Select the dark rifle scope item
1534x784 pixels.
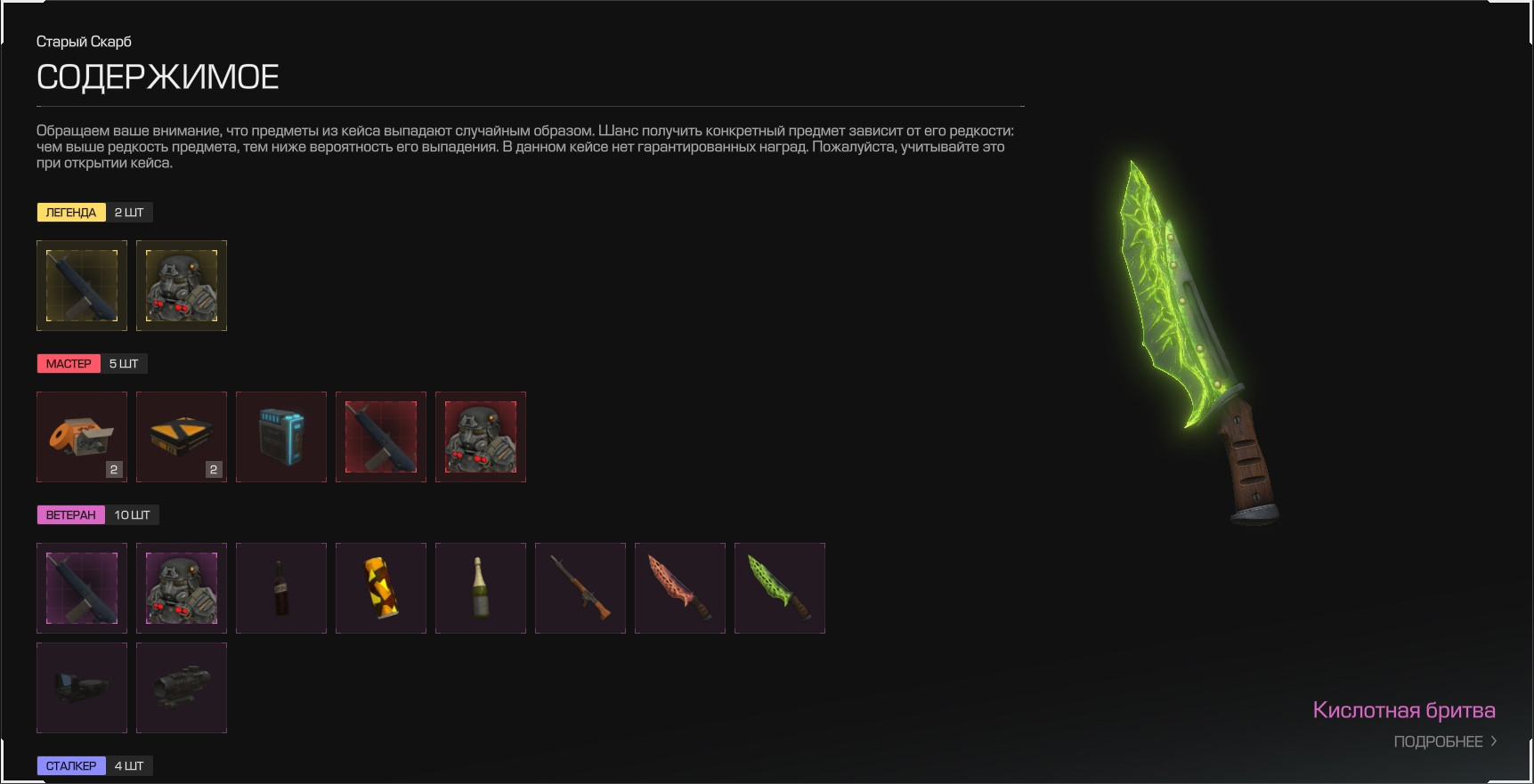pos(182,688)
